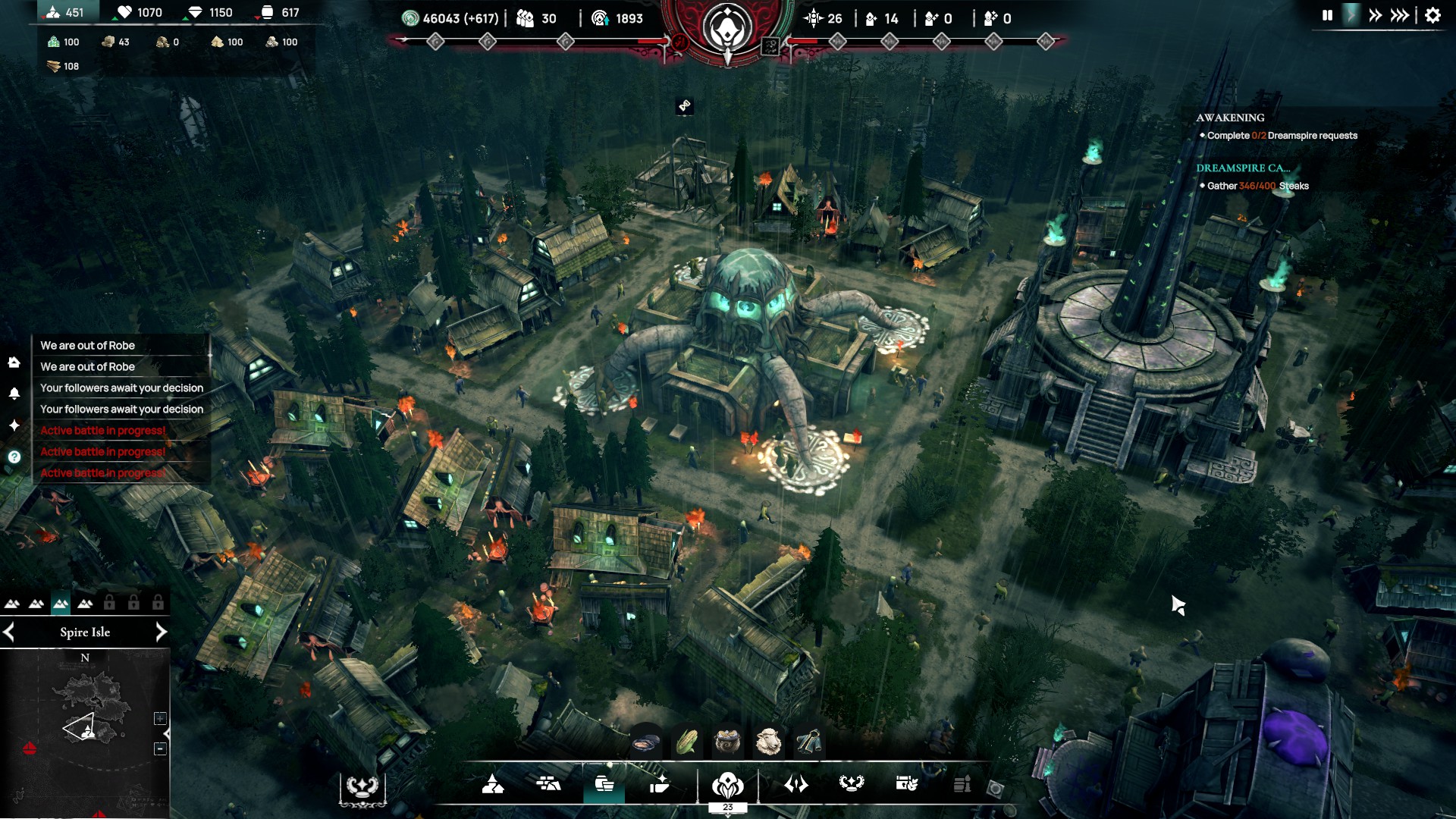Set game speed to double arrows
The height and width of the screenshot is (819, 1456).
click(x=1375, y=15)
